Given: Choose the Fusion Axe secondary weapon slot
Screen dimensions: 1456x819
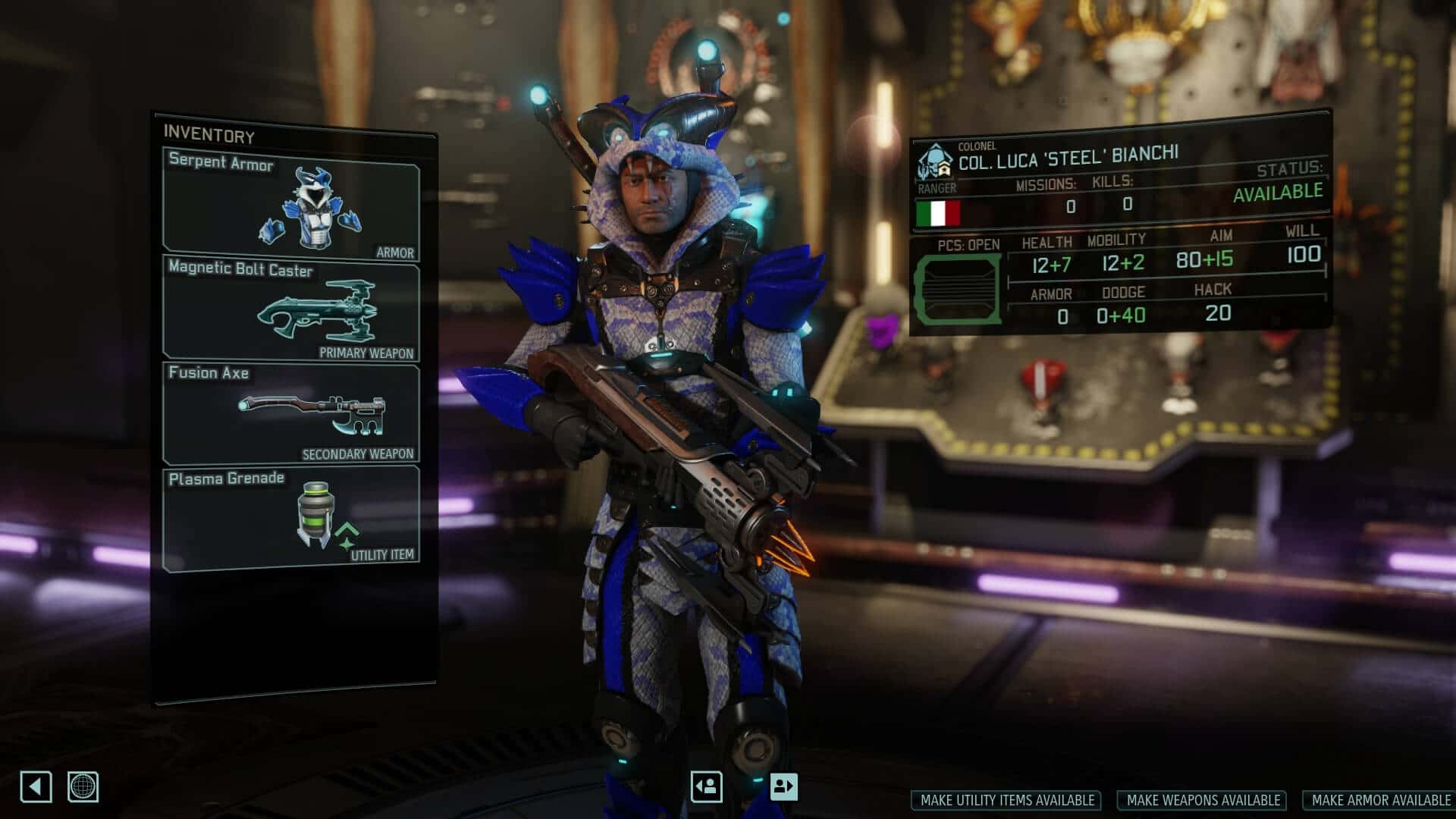Looking at the screenshot, I should click(291, 413).
